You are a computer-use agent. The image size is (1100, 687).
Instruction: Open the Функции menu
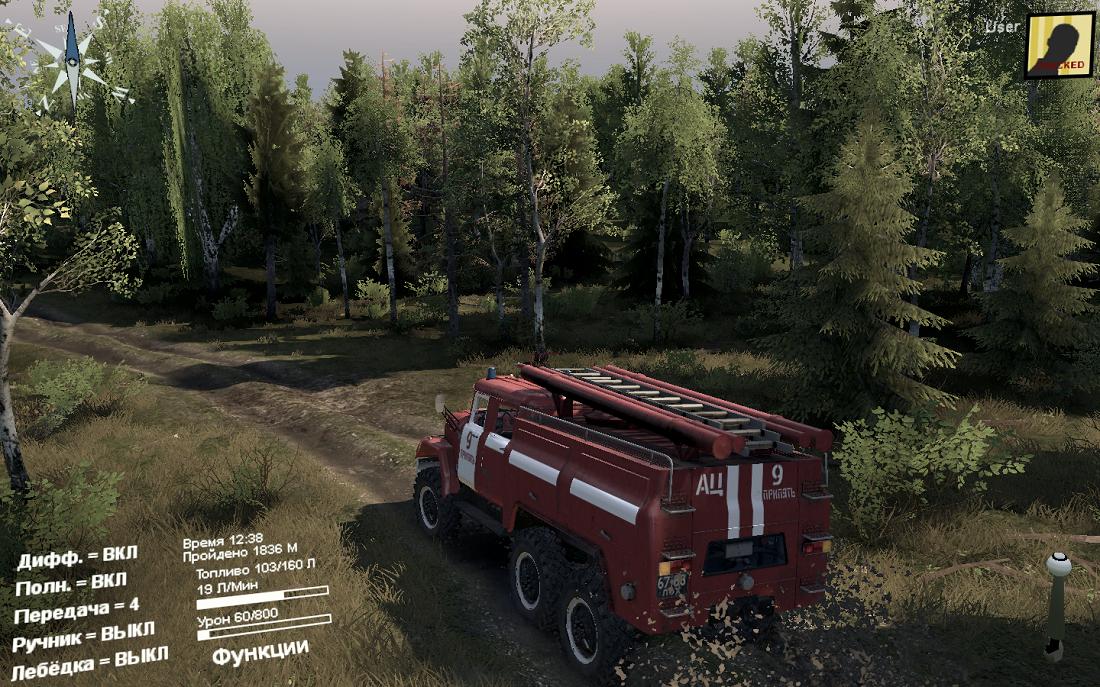point(260,651)
